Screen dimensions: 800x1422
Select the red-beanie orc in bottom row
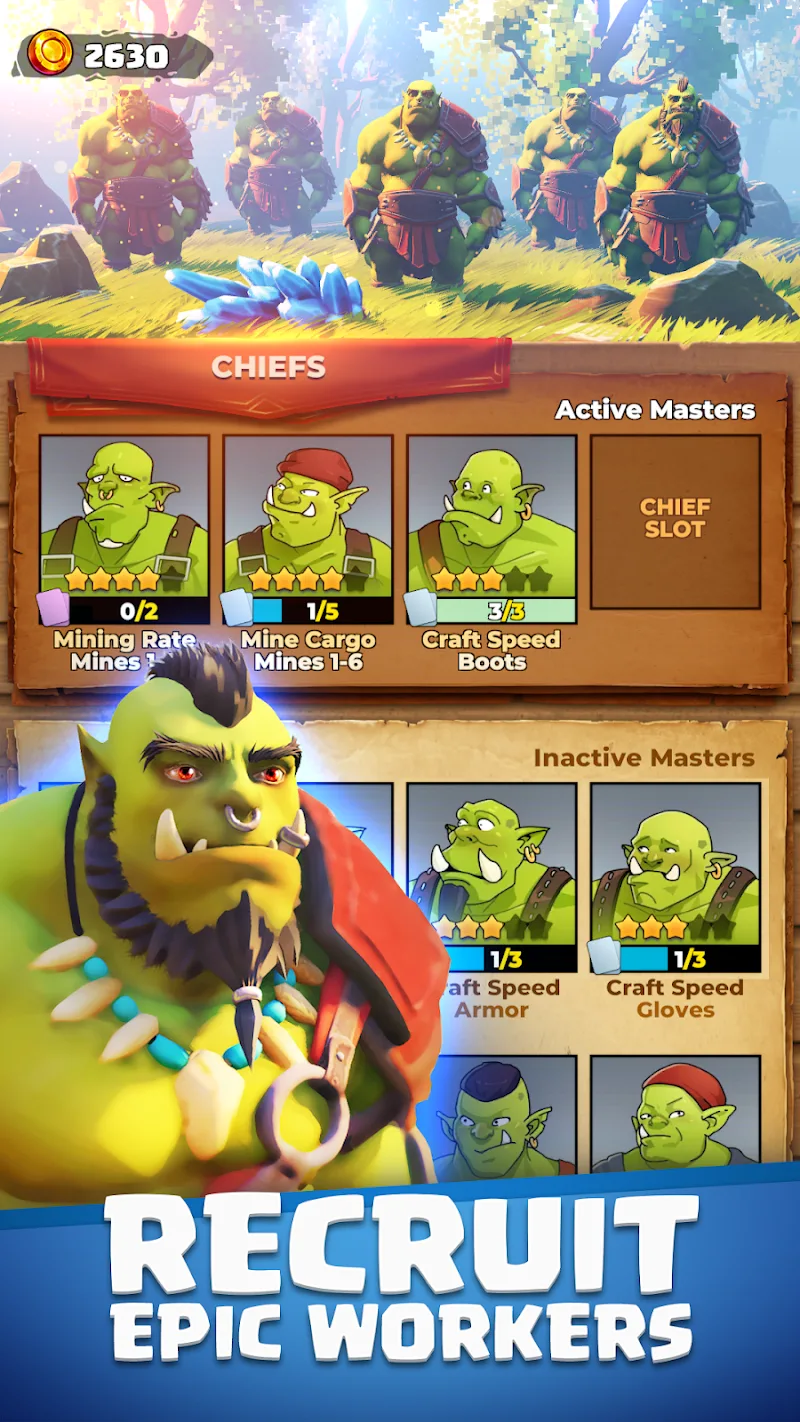coord(675,1115)
